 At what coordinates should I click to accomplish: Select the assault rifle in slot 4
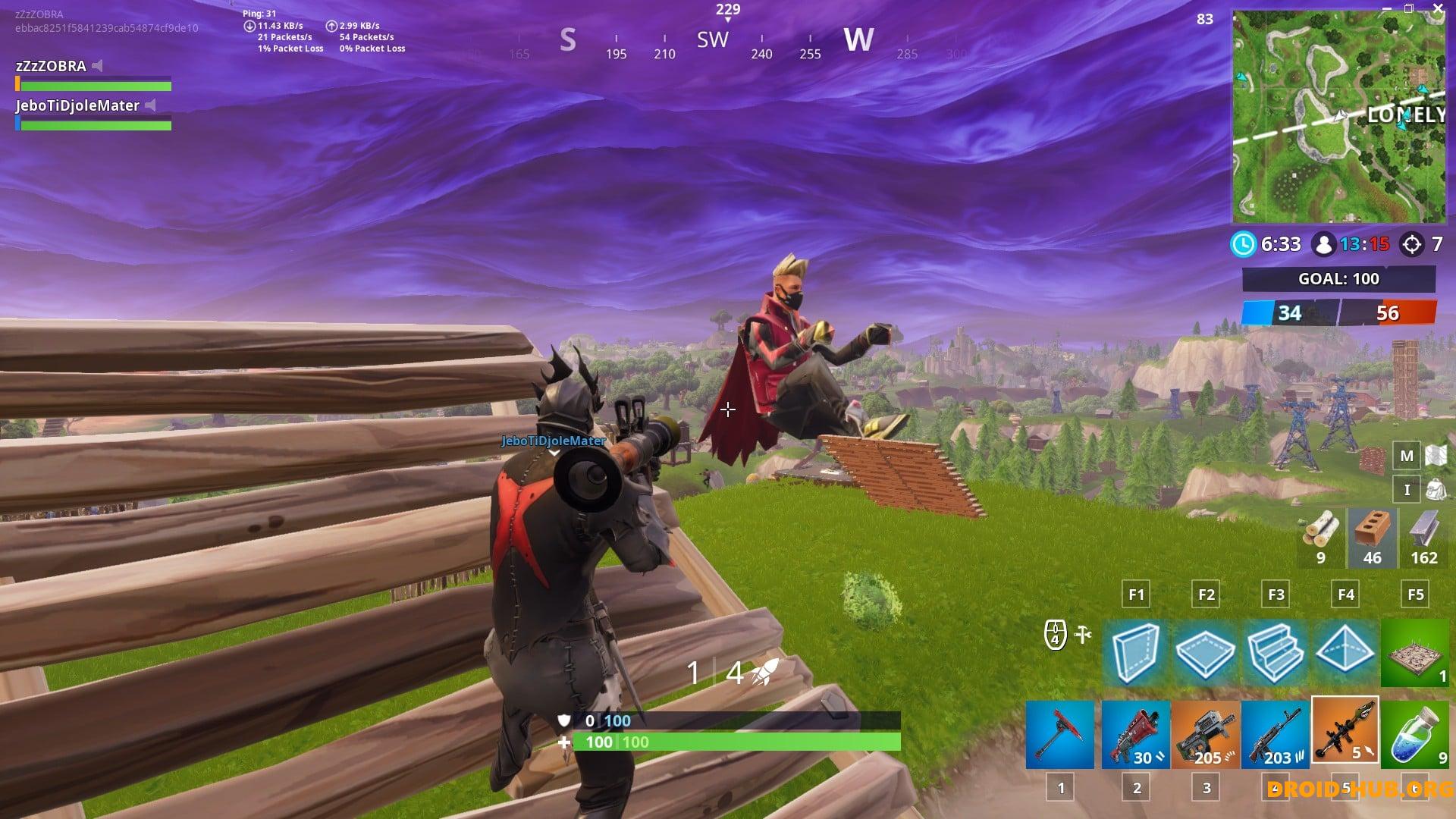coord(1278,734)
